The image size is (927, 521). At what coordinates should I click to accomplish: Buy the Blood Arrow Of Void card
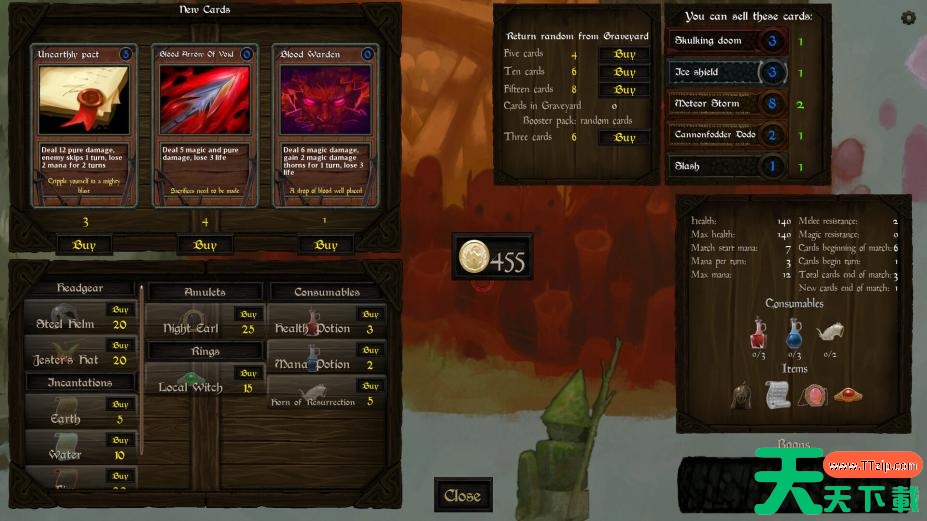click(x=205, y=245)
